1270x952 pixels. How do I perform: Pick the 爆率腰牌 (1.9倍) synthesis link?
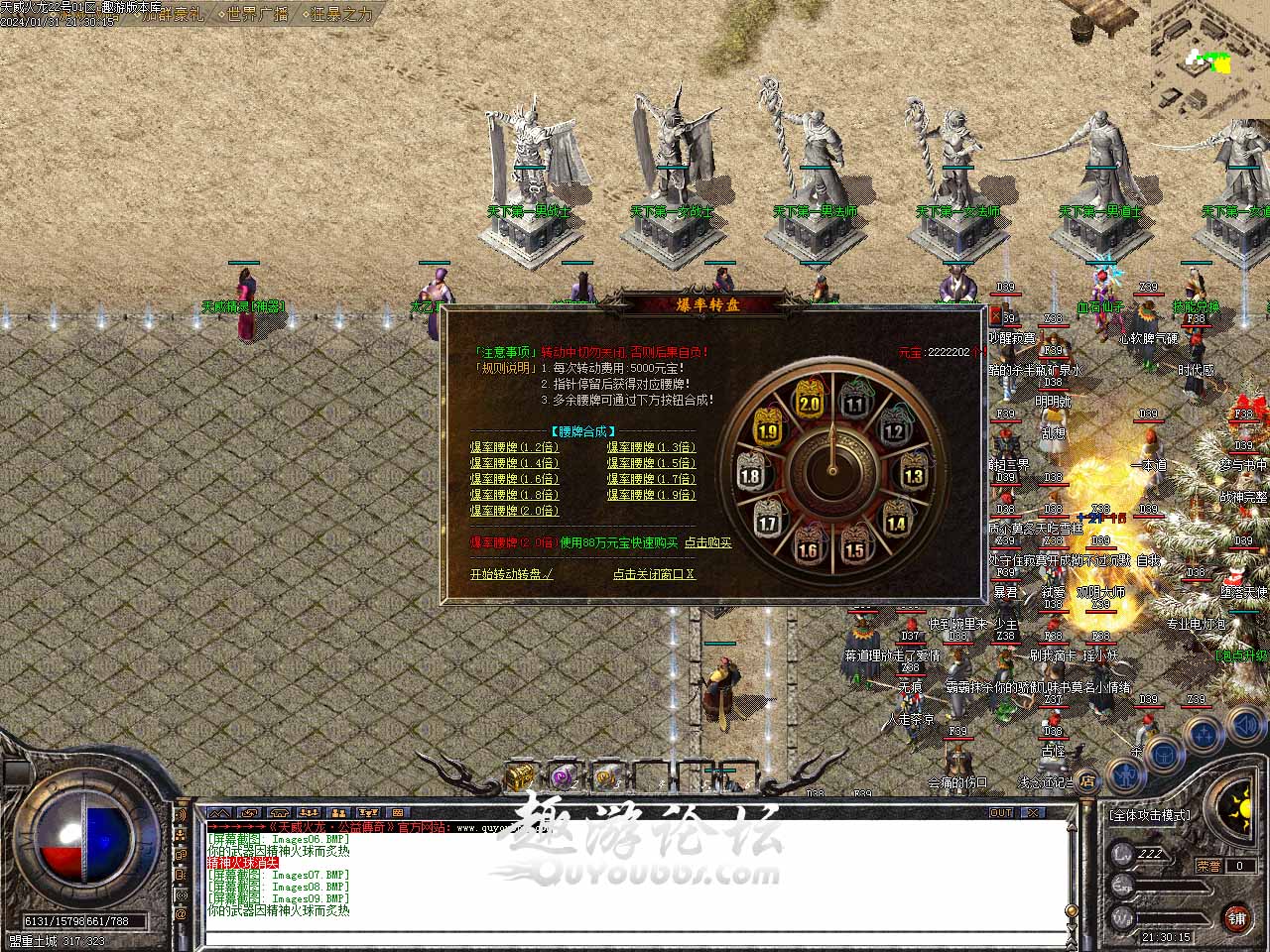coord(651,495)
